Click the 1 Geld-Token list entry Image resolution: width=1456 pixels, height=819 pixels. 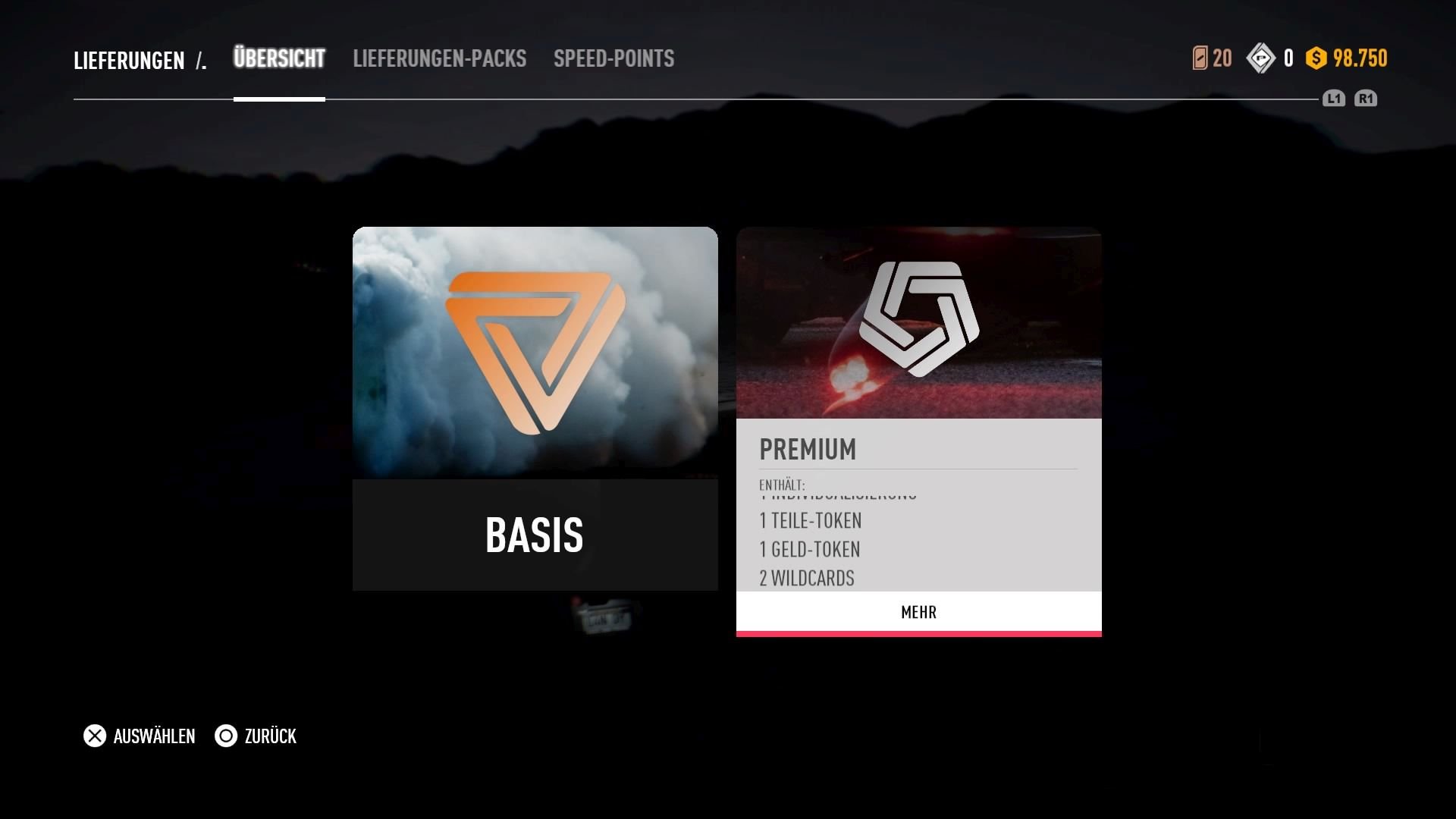point(810,549)
